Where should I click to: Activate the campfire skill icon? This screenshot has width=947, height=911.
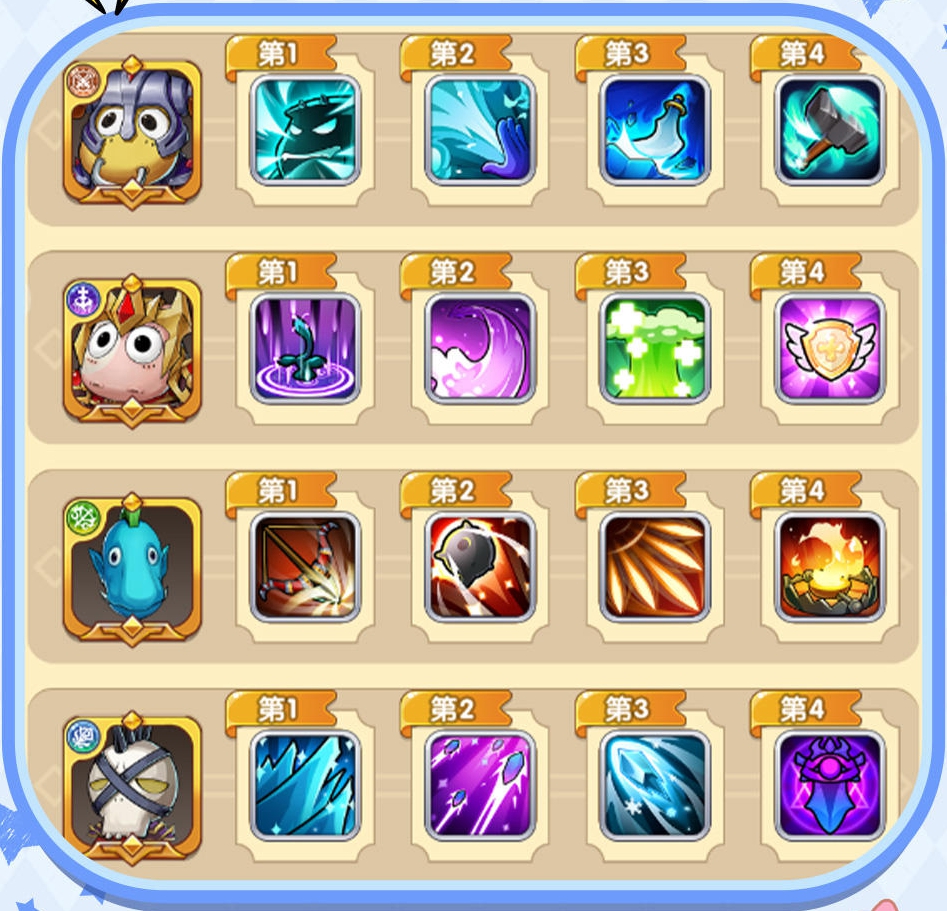coord(830,567)
